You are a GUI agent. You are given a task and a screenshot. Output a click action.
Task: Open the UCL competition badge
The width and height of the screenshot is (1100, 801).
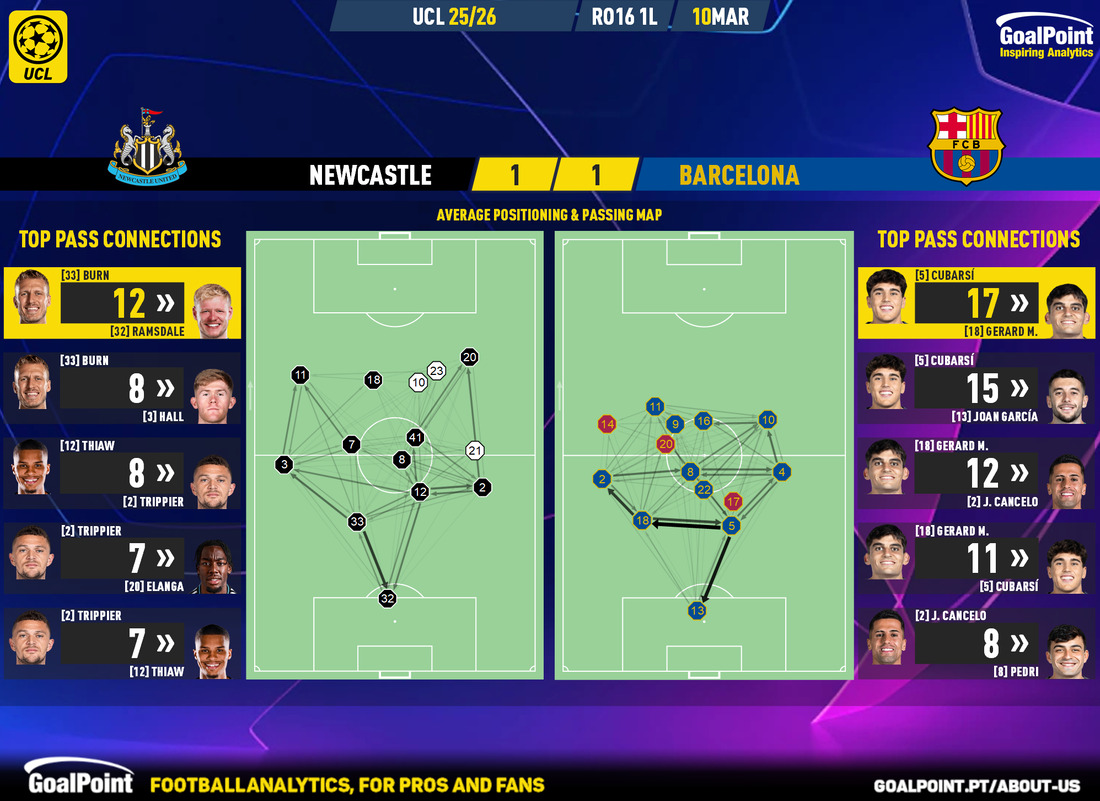click(x=41, y=46)
